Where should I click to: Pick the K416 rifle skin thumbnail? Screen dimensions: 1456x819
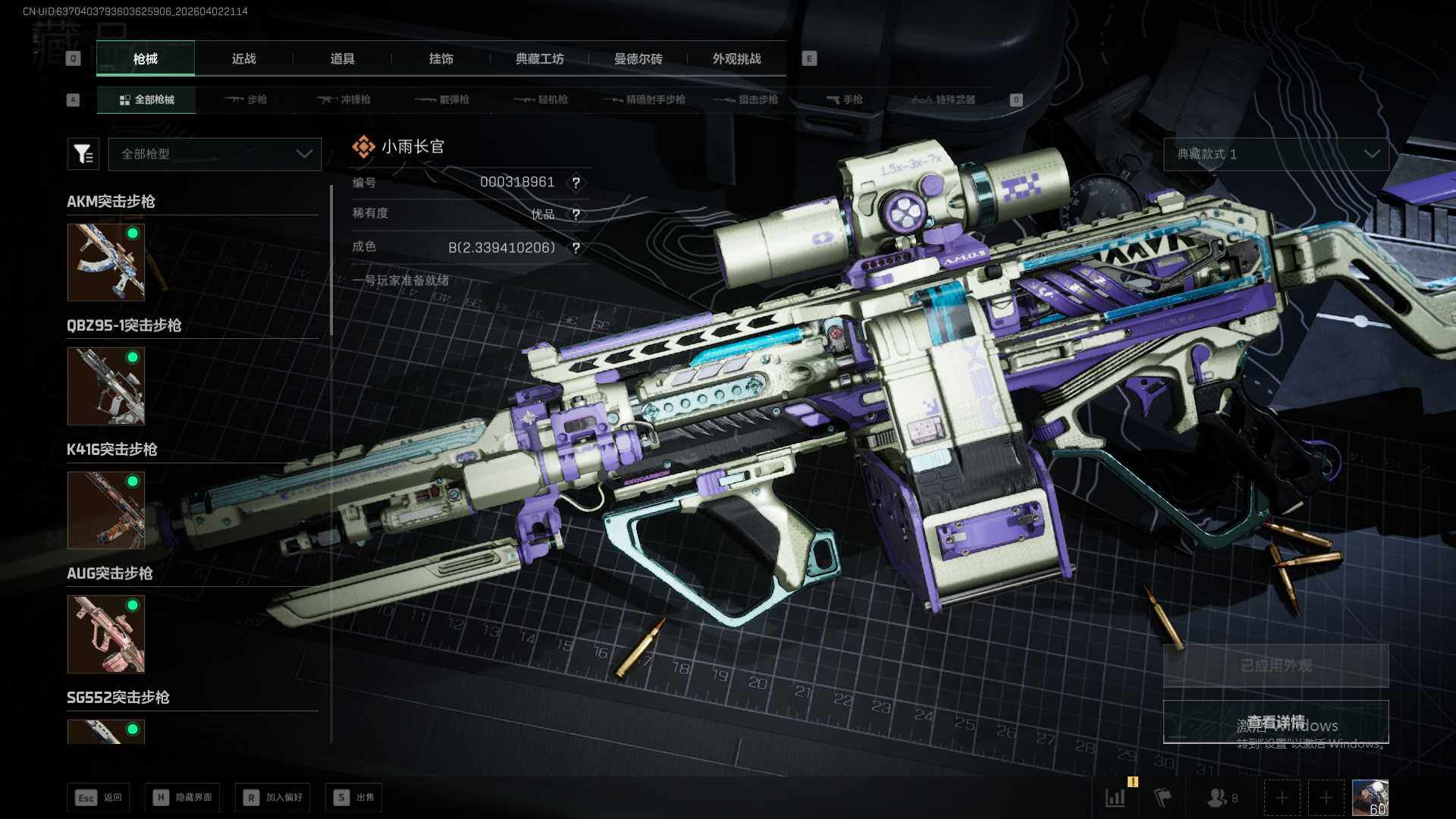pyautogui.click(x=105, y=510)
